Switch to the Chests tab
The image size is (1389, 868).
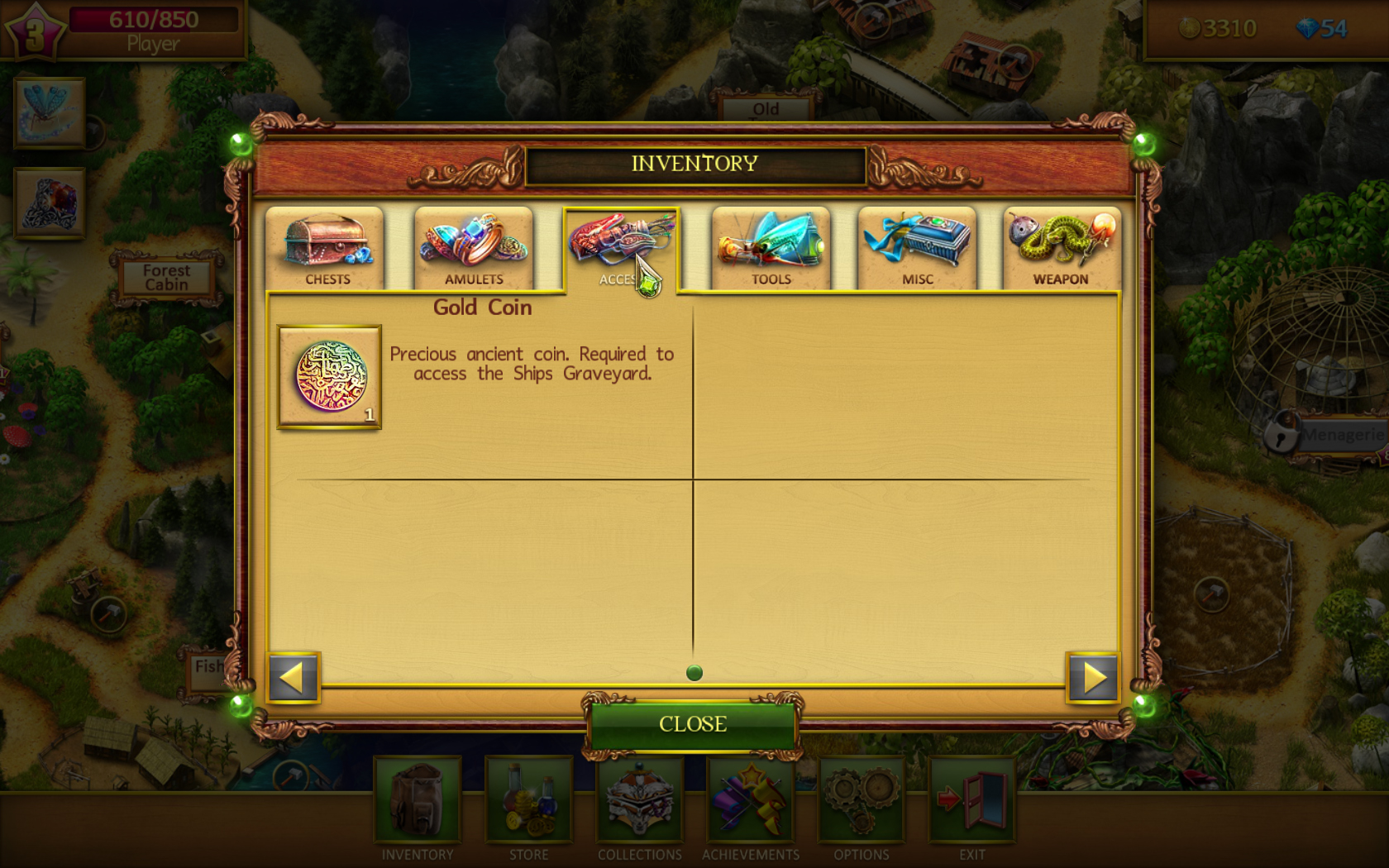pos(326,246)
